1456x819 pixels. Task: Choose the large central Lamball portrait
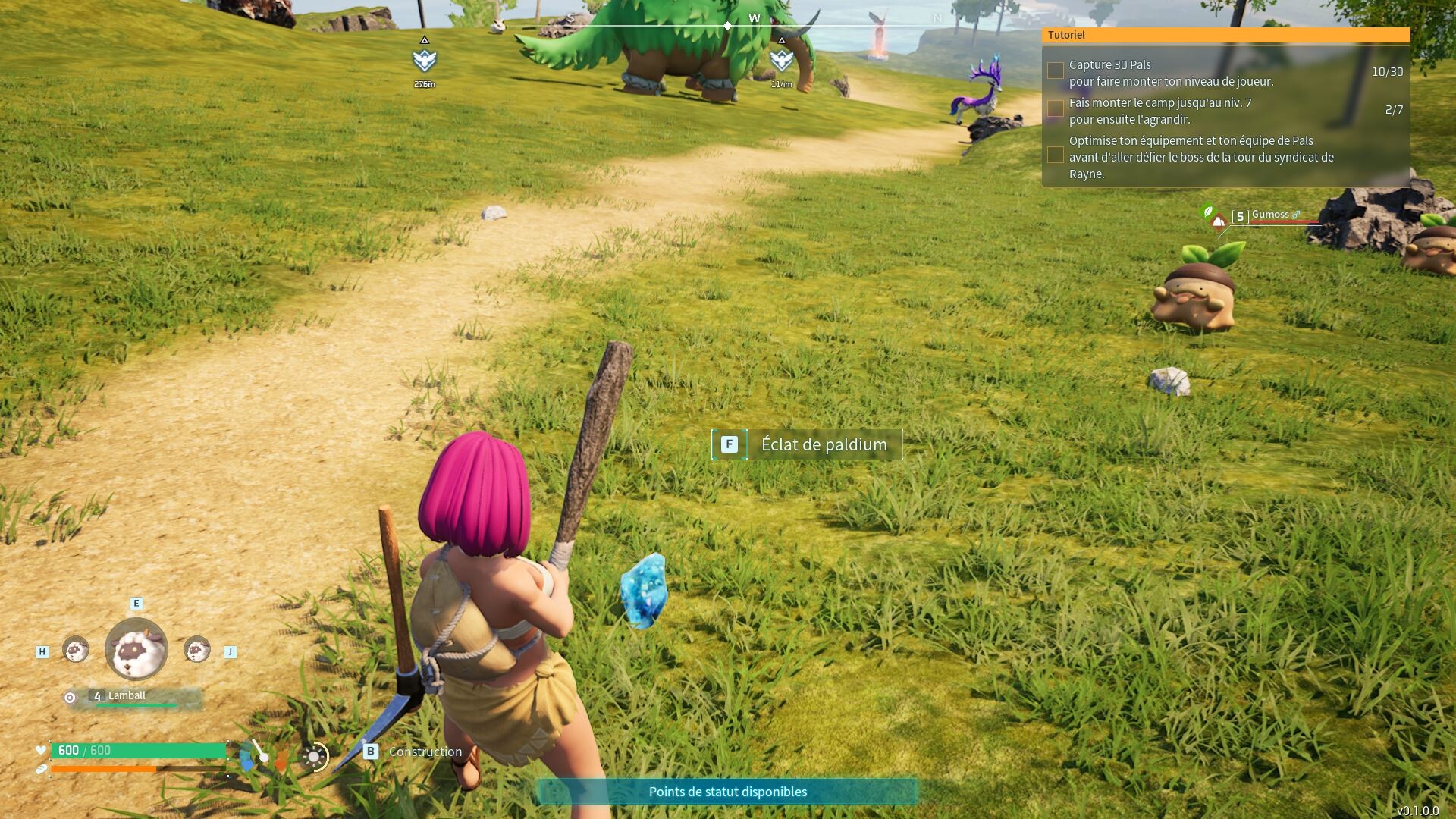tap(136, 649)
